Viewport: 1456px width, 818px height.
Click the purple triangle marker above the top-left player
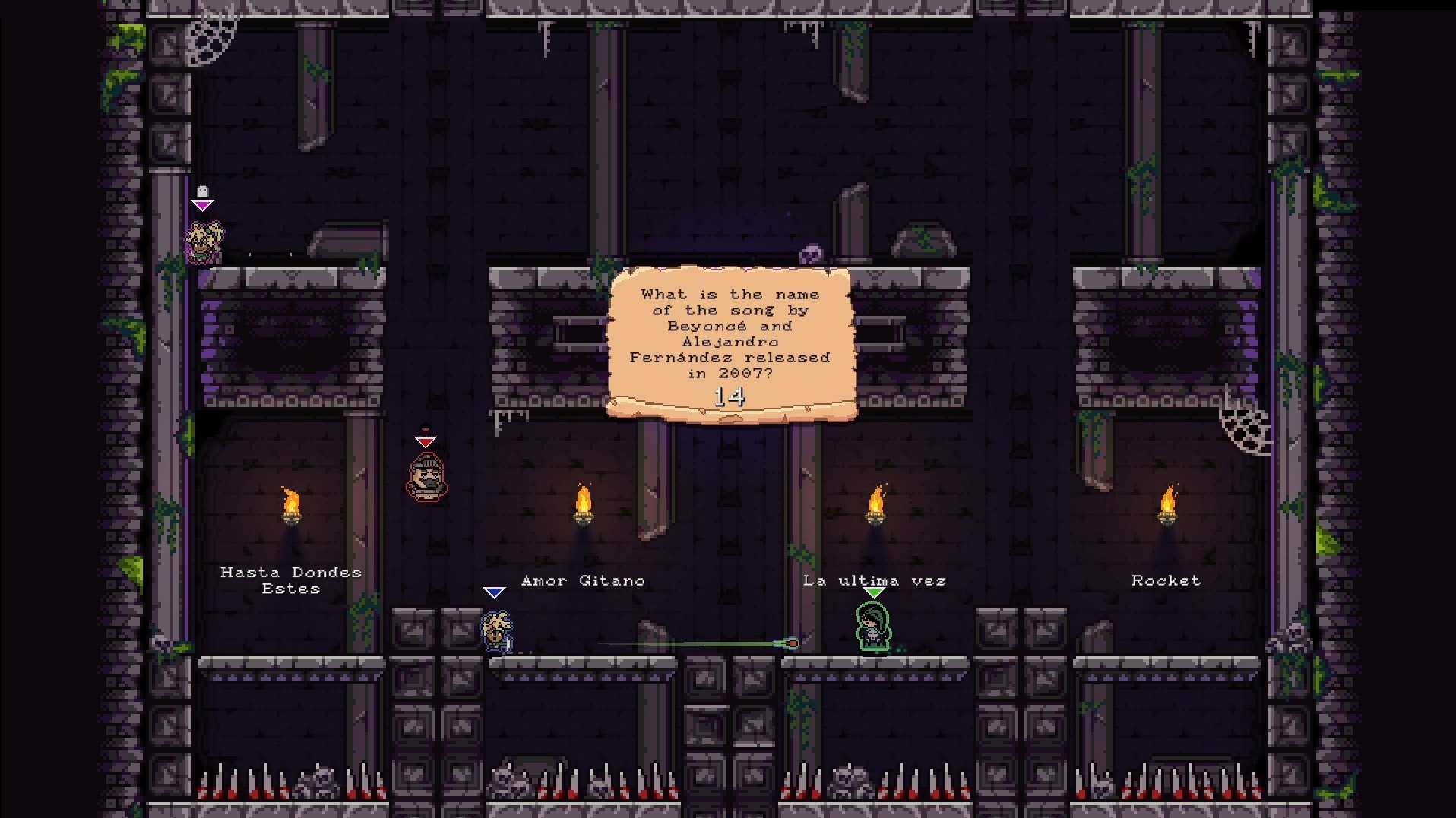(202, 205)
